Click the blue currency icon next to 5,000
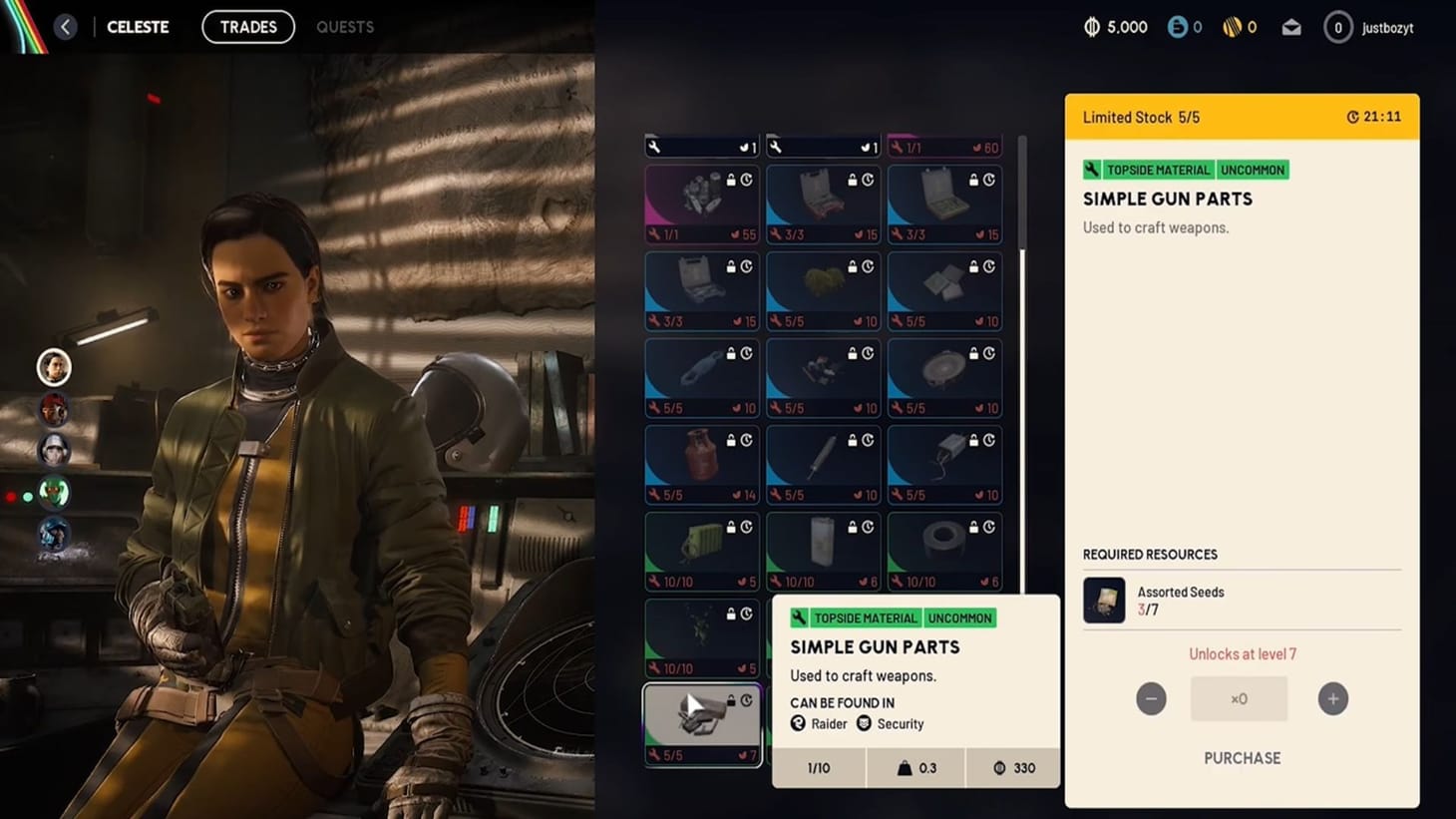Screen dimensions: 1456x819 [x=1178, y=27]
